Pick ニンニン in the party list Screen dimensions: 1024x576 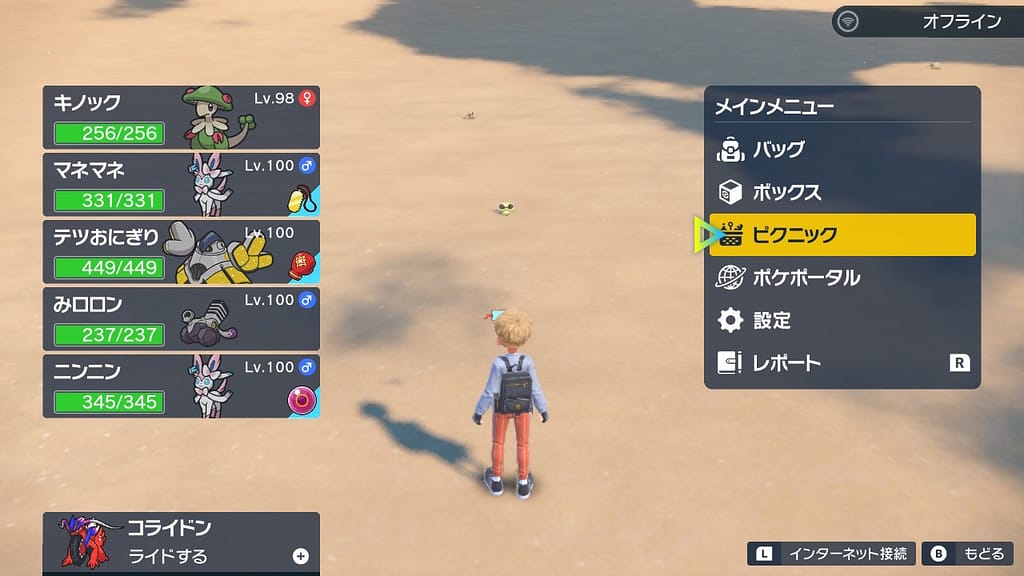(x=181, y=385)
